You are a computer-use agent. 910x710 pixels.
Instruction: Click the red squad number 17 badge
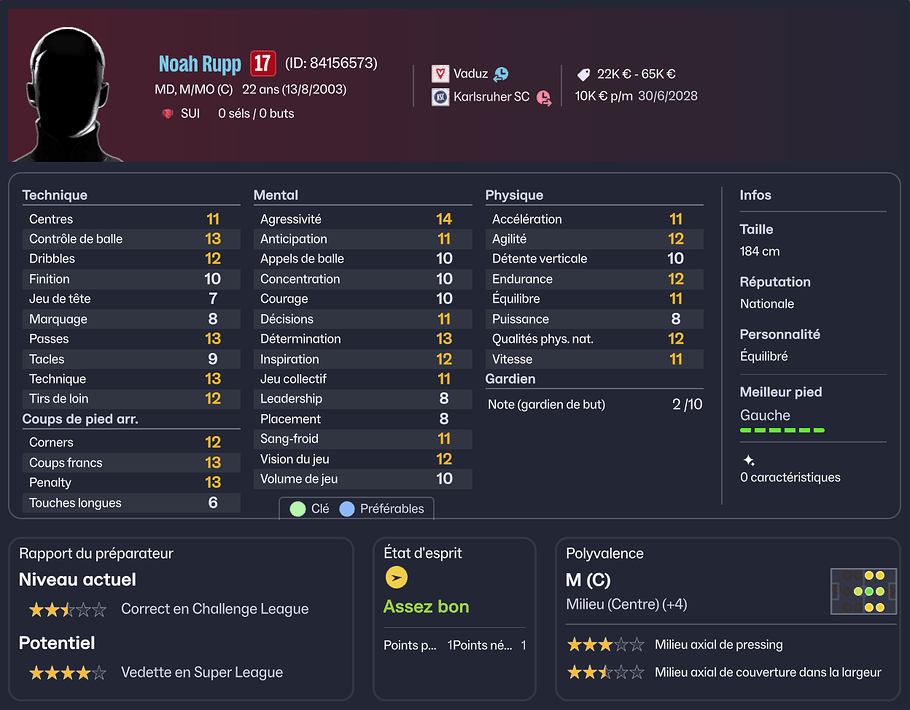point(262,64)
